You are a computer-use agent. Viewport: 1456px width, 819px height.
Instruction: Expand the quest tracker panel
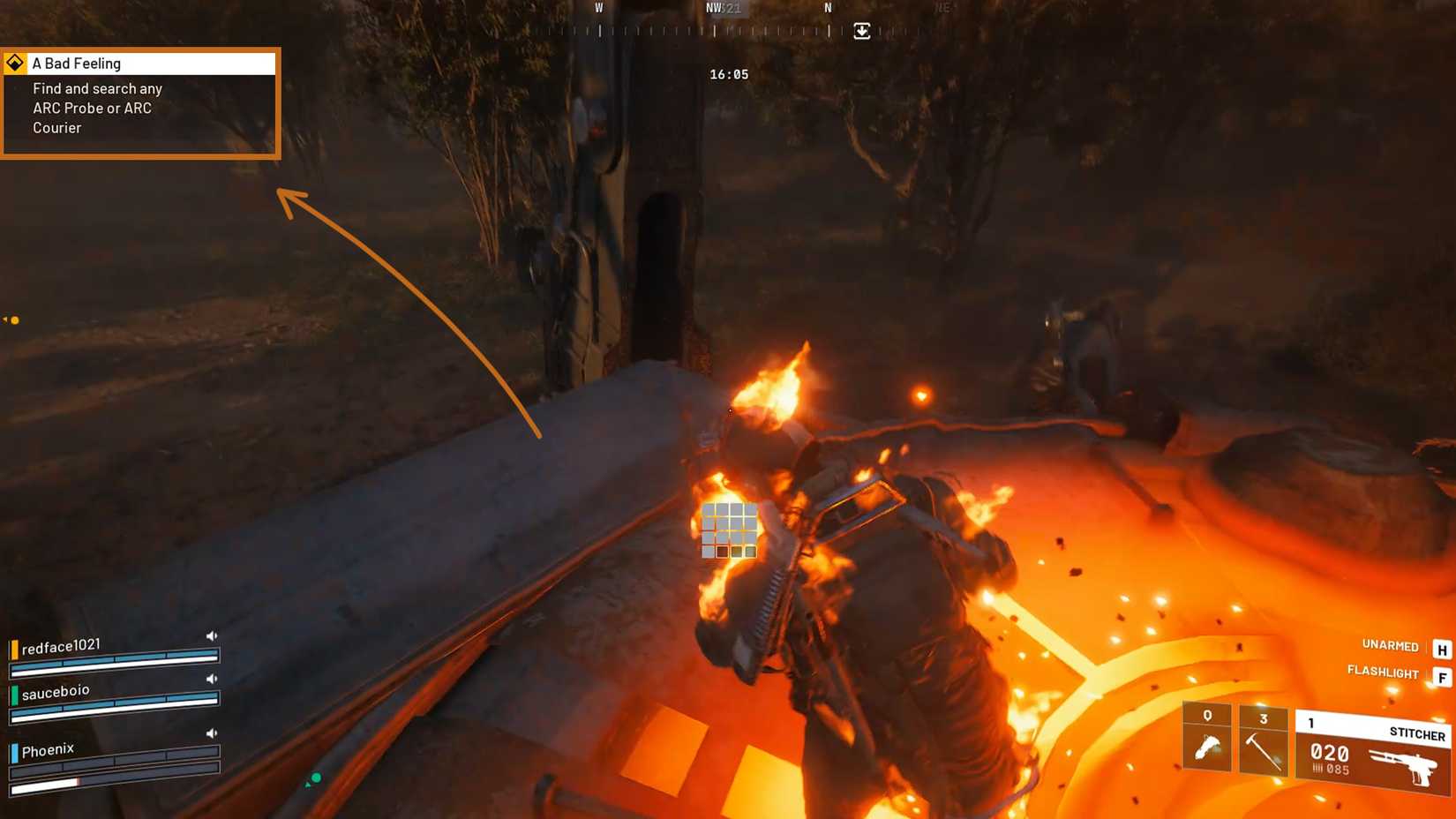[x=139, y=104]
